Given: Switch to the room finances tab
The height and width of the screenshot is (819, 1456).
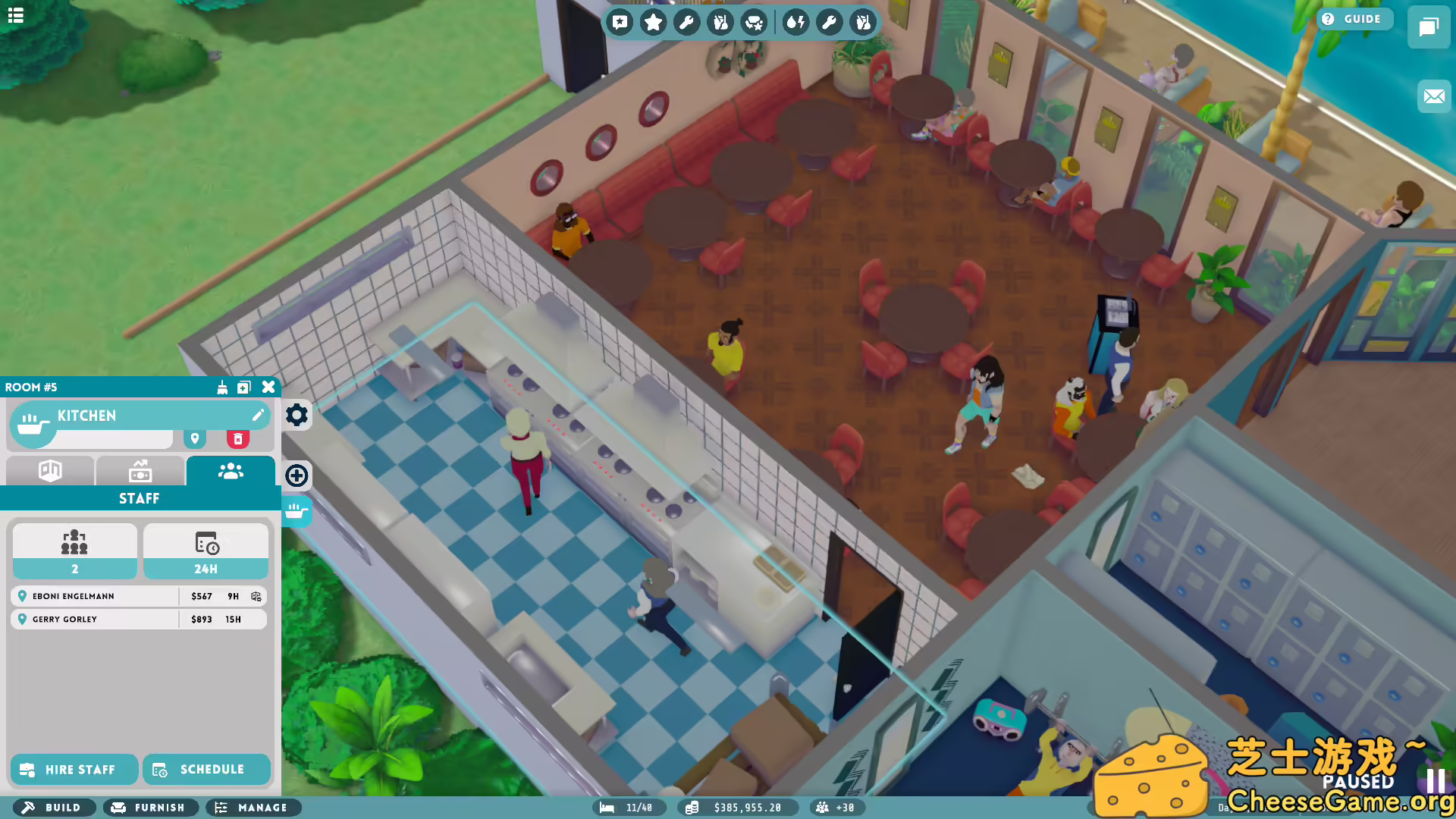Looking at the screenshot, I should pos(140,471).
